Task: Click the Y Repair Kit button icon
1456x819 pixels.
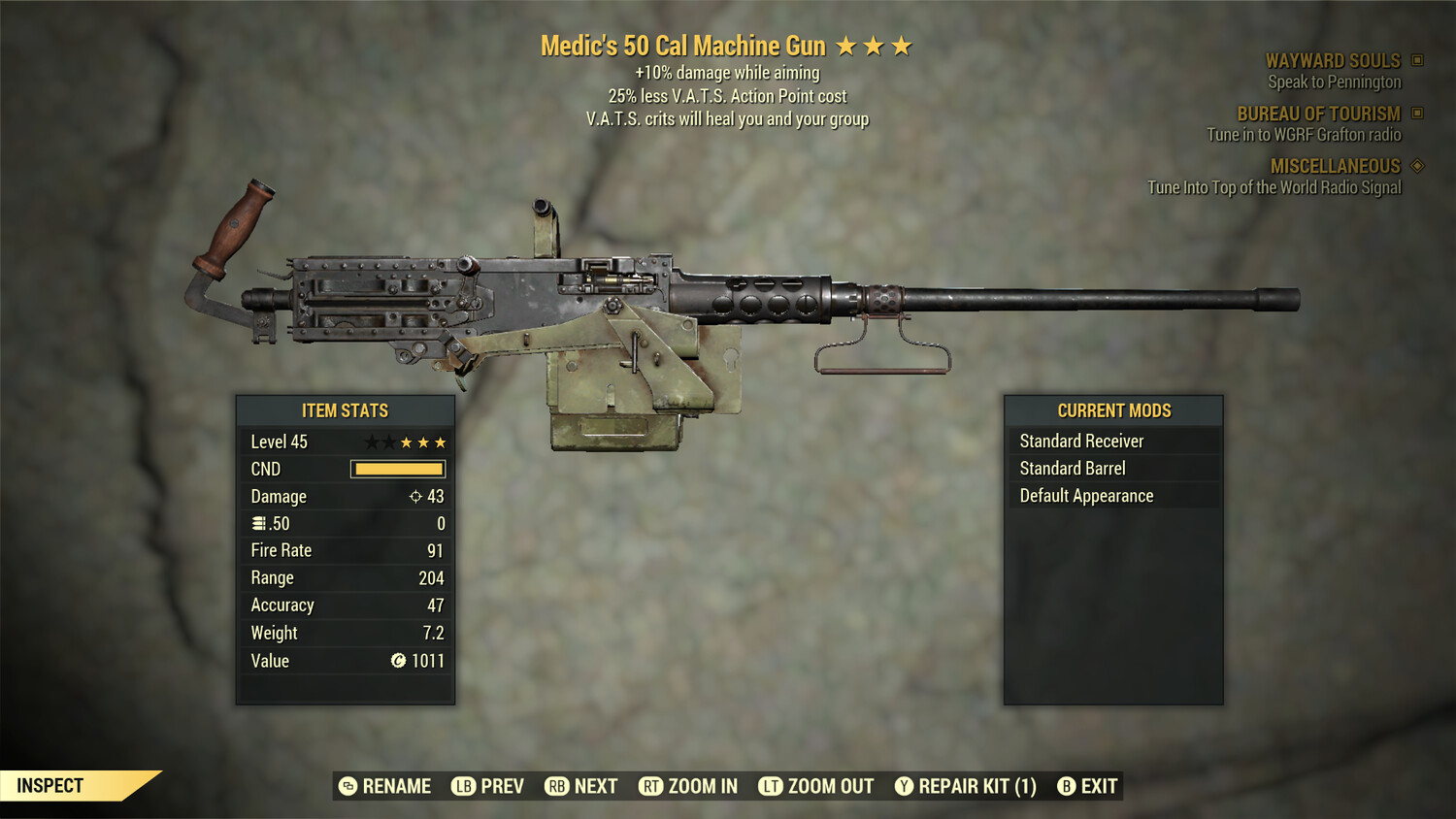Action: pyautogui.click(x=904, y=786)
